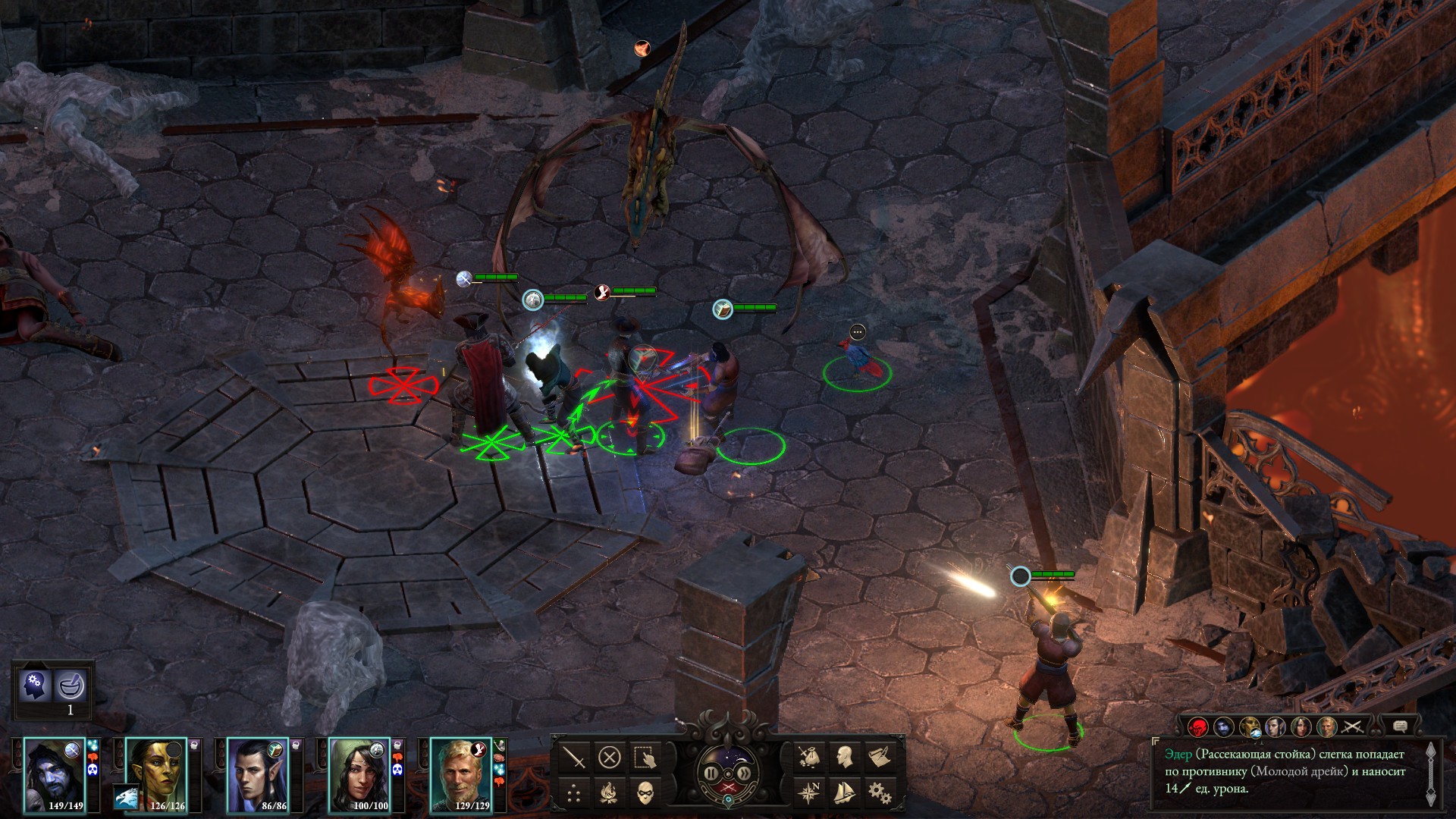Open the inventory sack and sword icon
Screen dimensions: 1456x819
pyautogui.click(x=808, y=757)
